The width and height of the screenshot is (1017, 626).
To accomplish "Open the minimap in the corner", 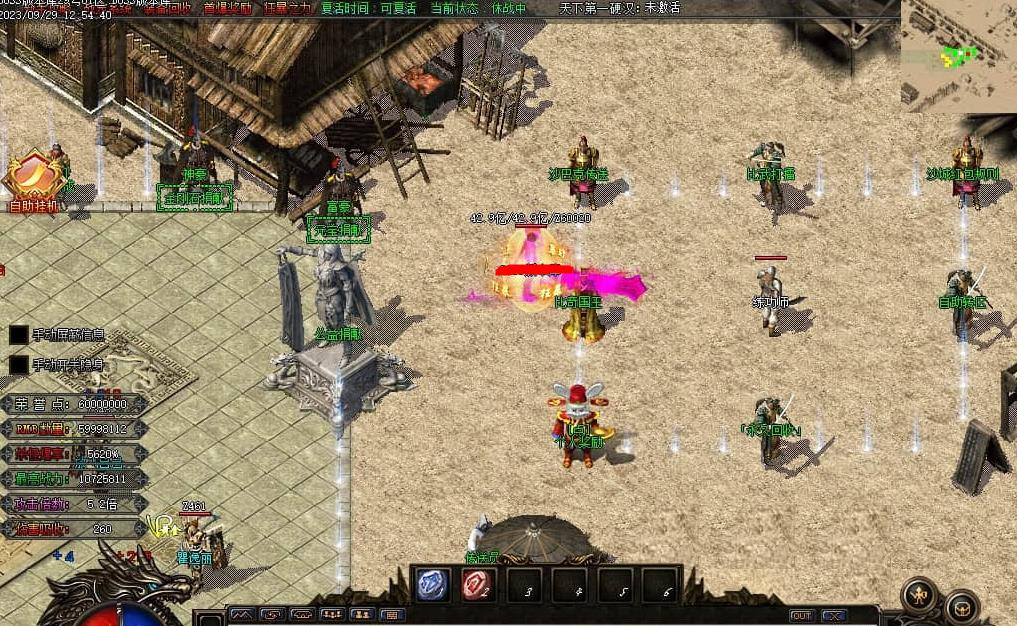I will 958,54.
